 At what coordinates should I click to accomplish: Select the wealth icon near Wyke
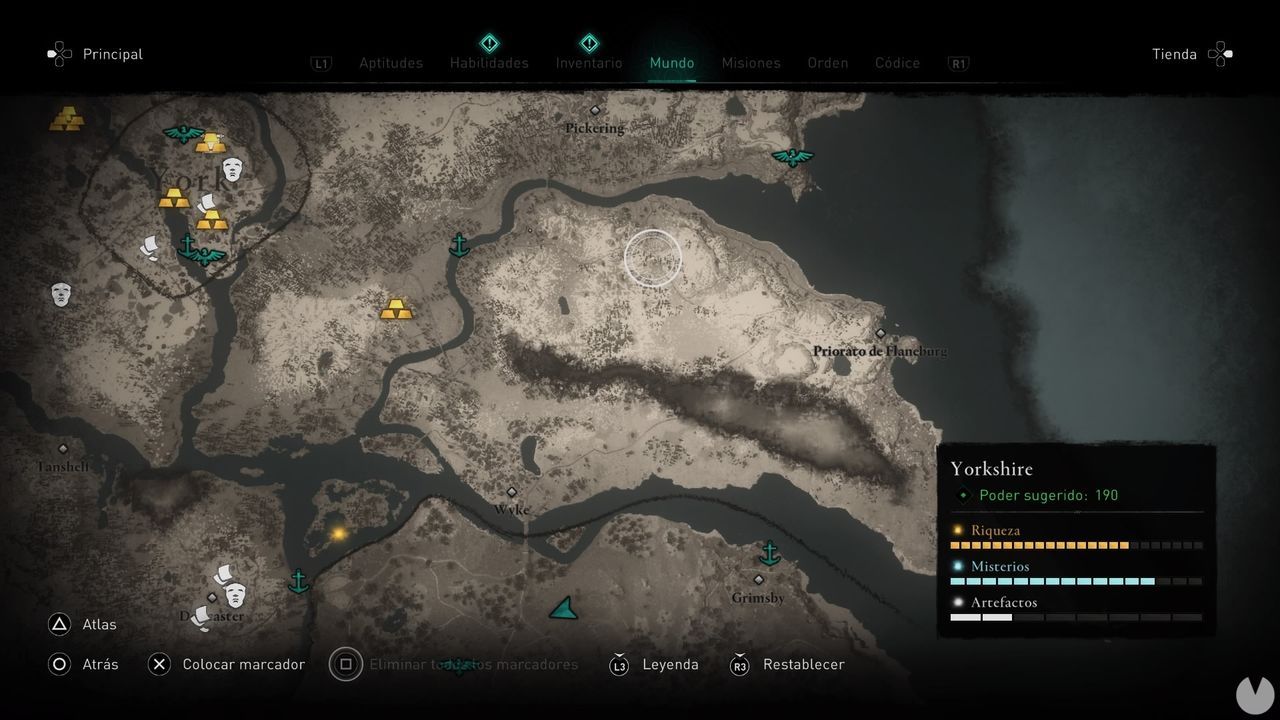point(338,533)
